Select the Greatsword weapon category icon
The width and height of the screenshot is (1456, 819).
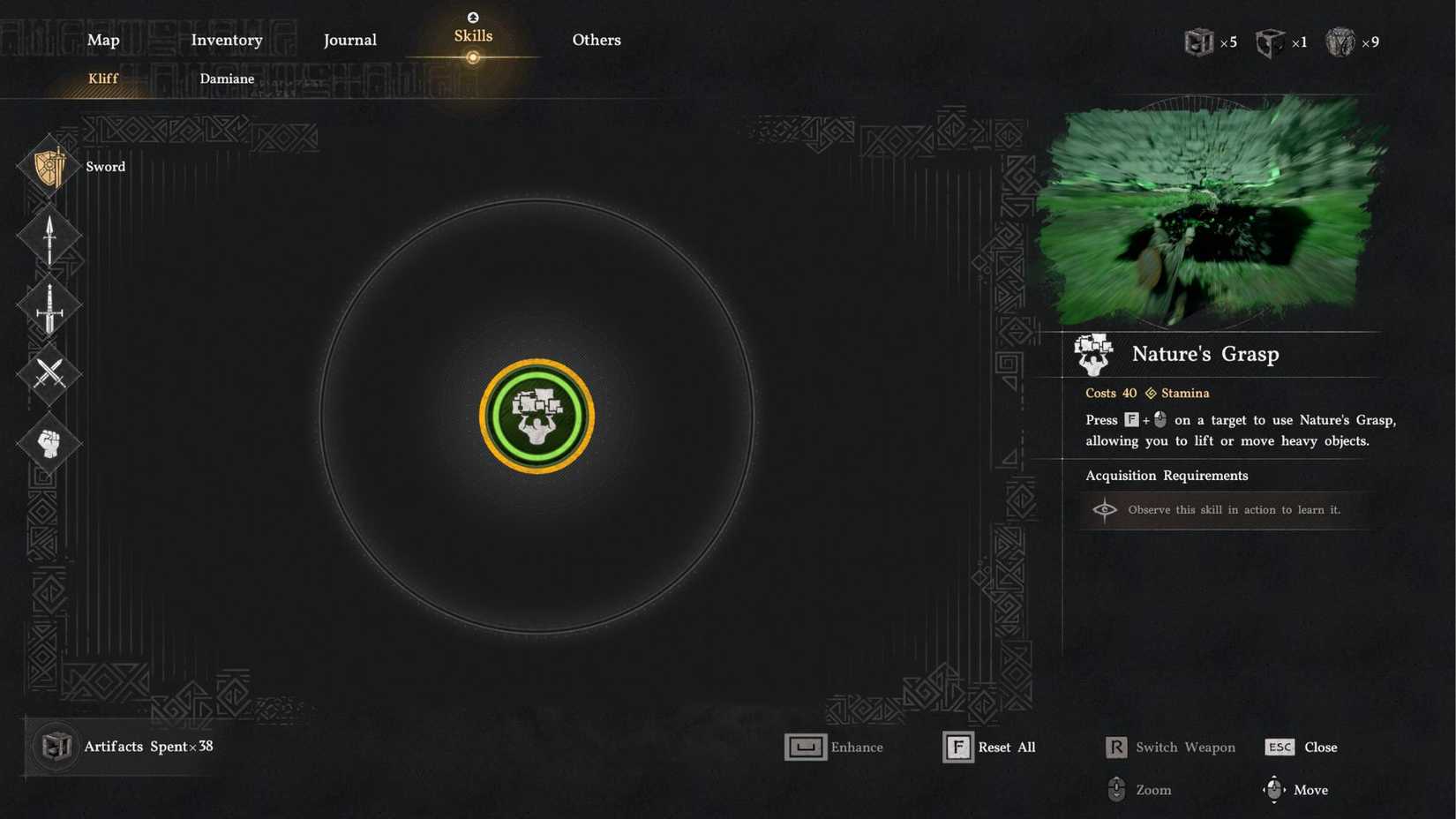pos(49,304)
